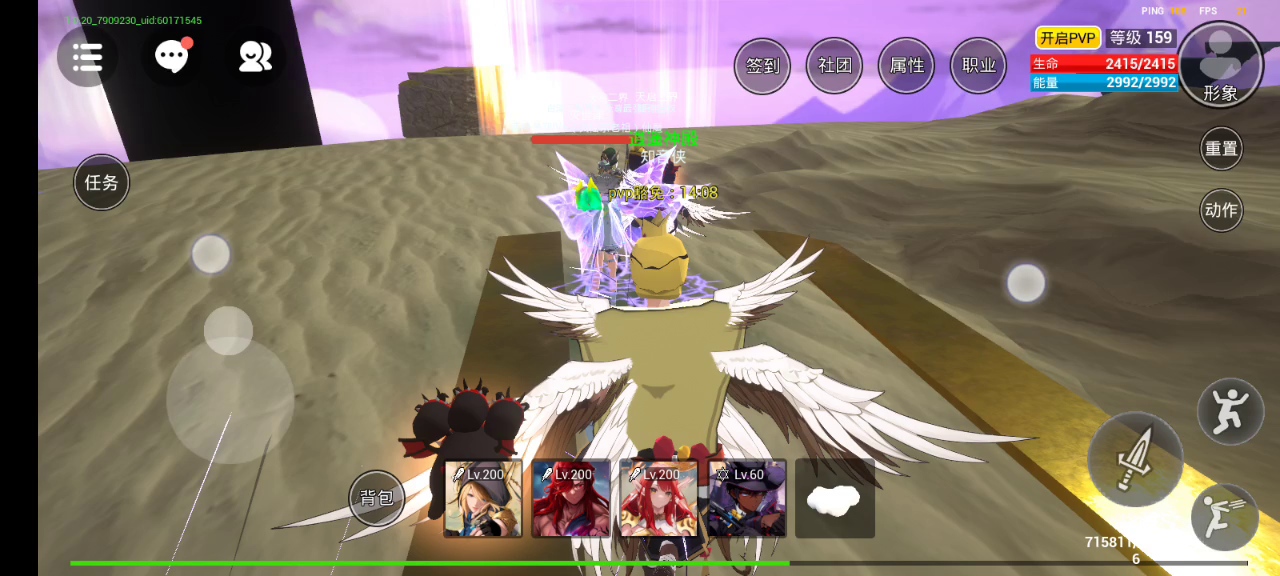Open the 形象 appearance avatar button
The height and width of the screenshot is (576, 1280).
1220,64
